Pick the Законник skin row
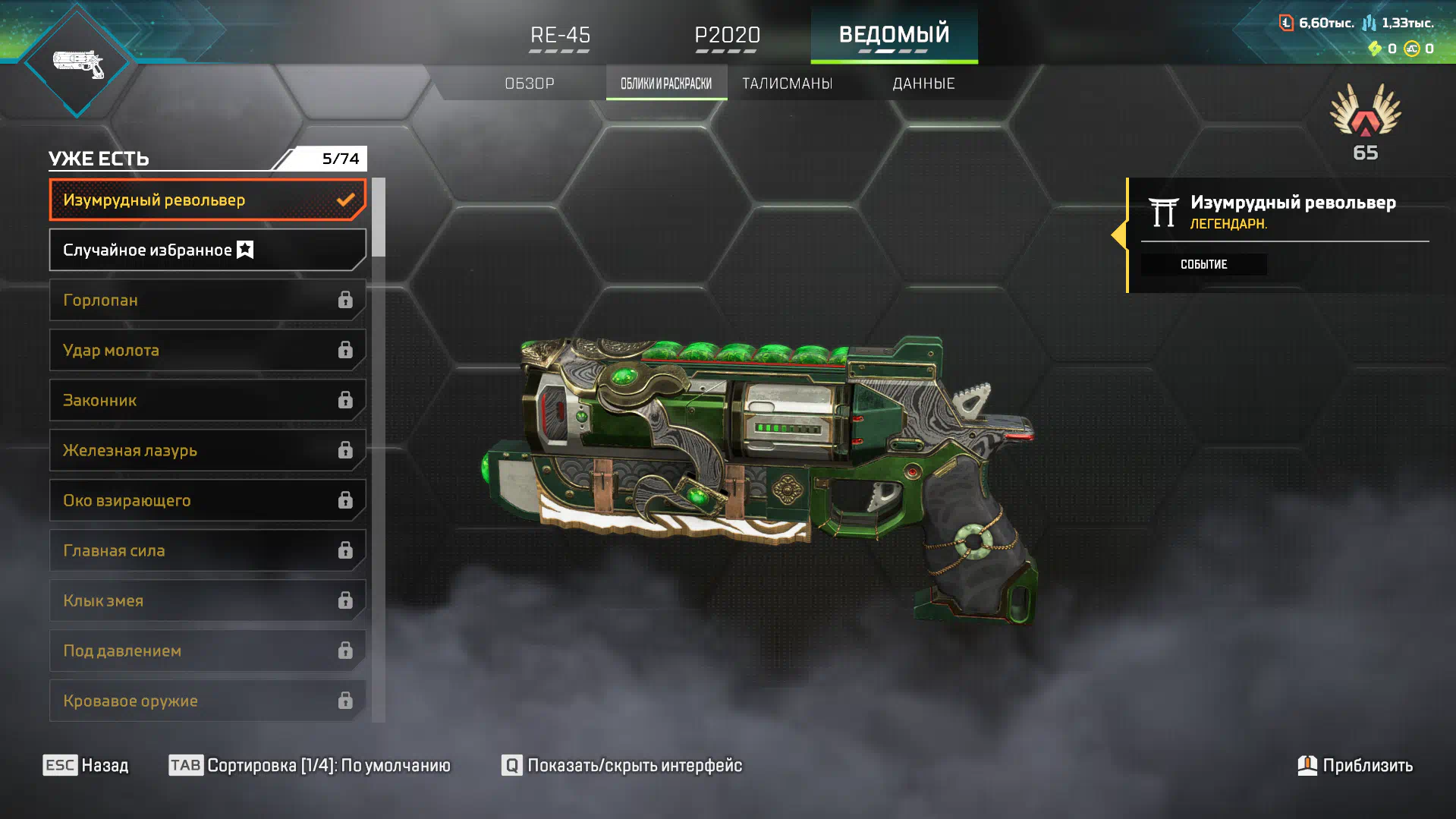The height and width of the screenshot is (819, 1456). click(x=207, y=401)
